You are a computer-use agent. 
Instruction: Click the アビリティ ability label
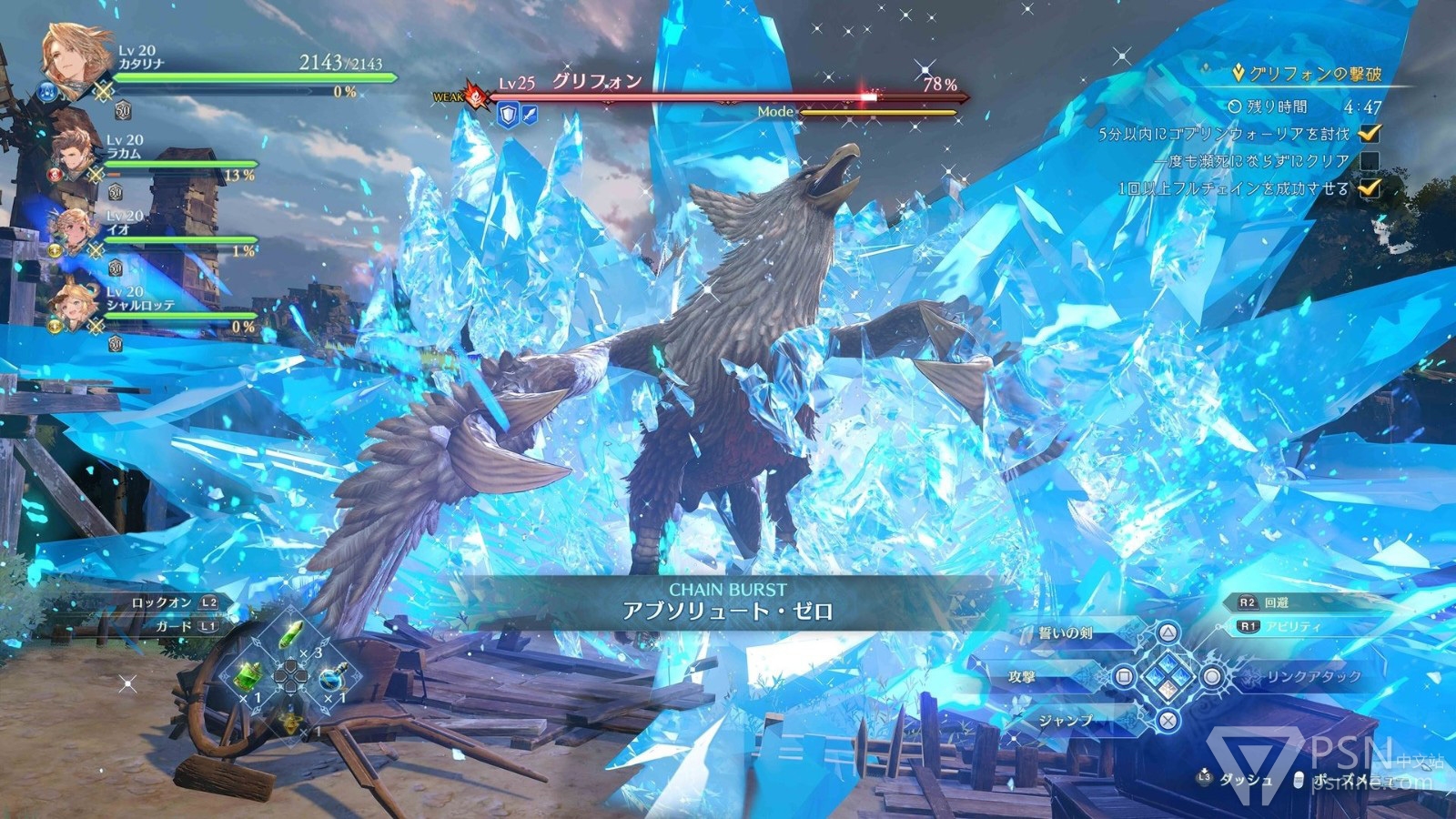point(1291,627)
